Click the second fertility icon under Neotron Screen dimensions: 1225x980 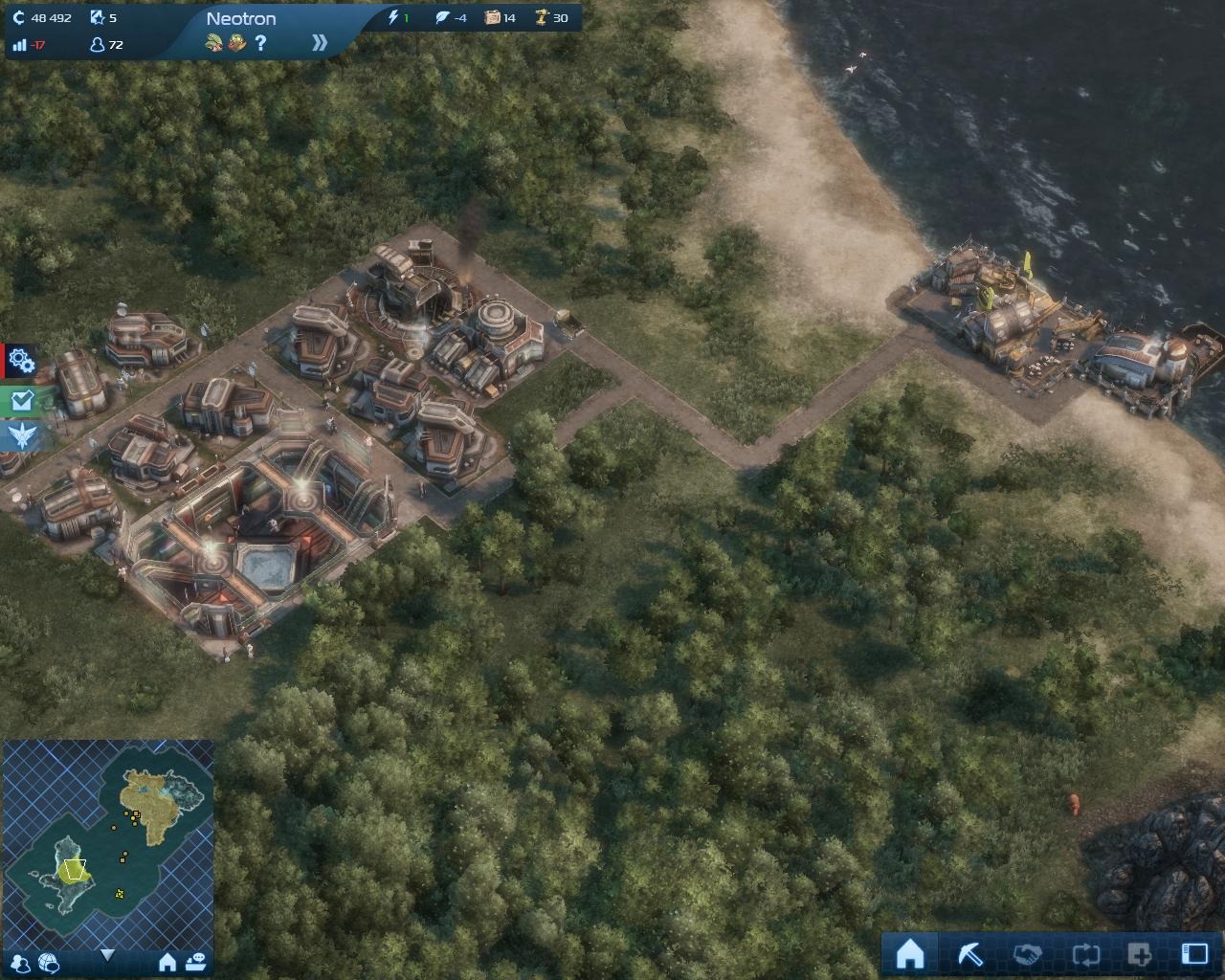pyautogui.click(x=236, y=43)
